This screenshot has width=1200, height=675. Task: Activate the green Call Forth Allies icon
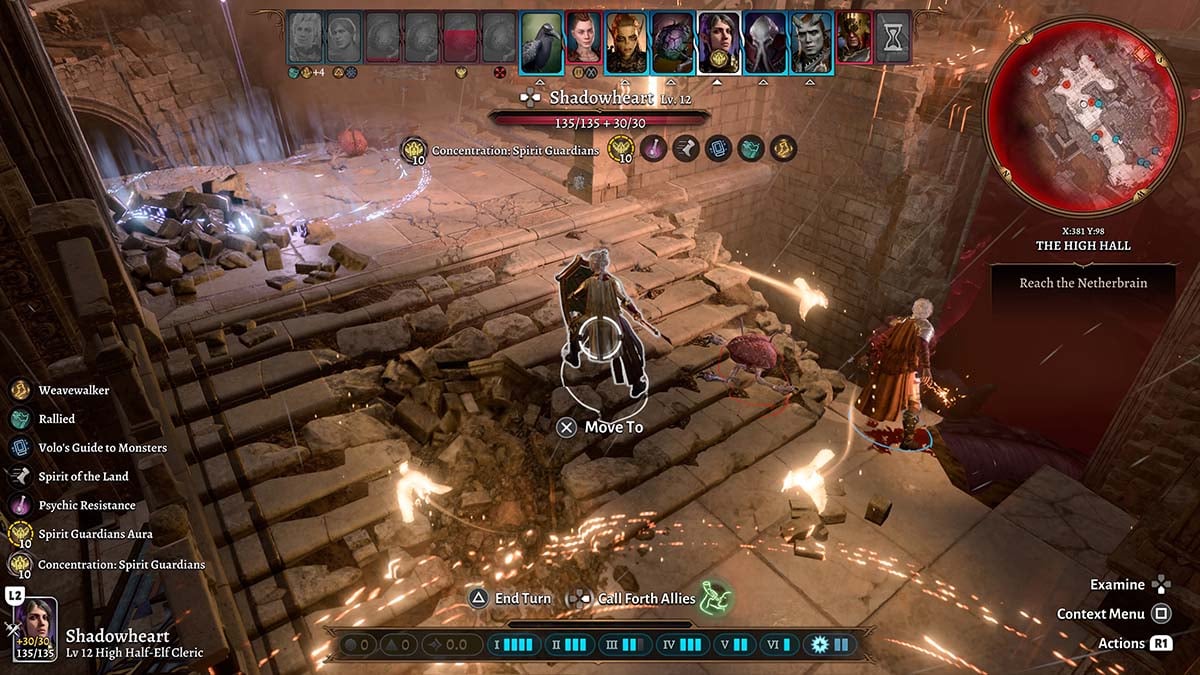click(714, 598)
